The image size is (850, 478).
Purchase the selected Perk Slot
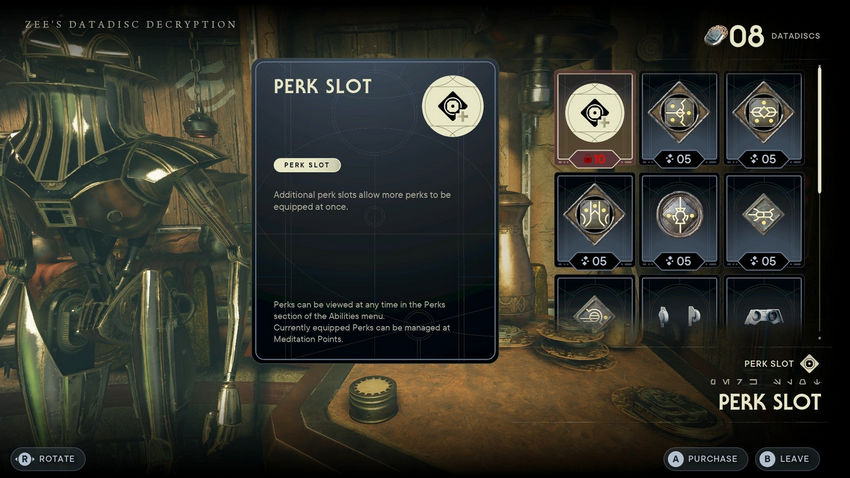pyautogui.click(x=703, y=459)
